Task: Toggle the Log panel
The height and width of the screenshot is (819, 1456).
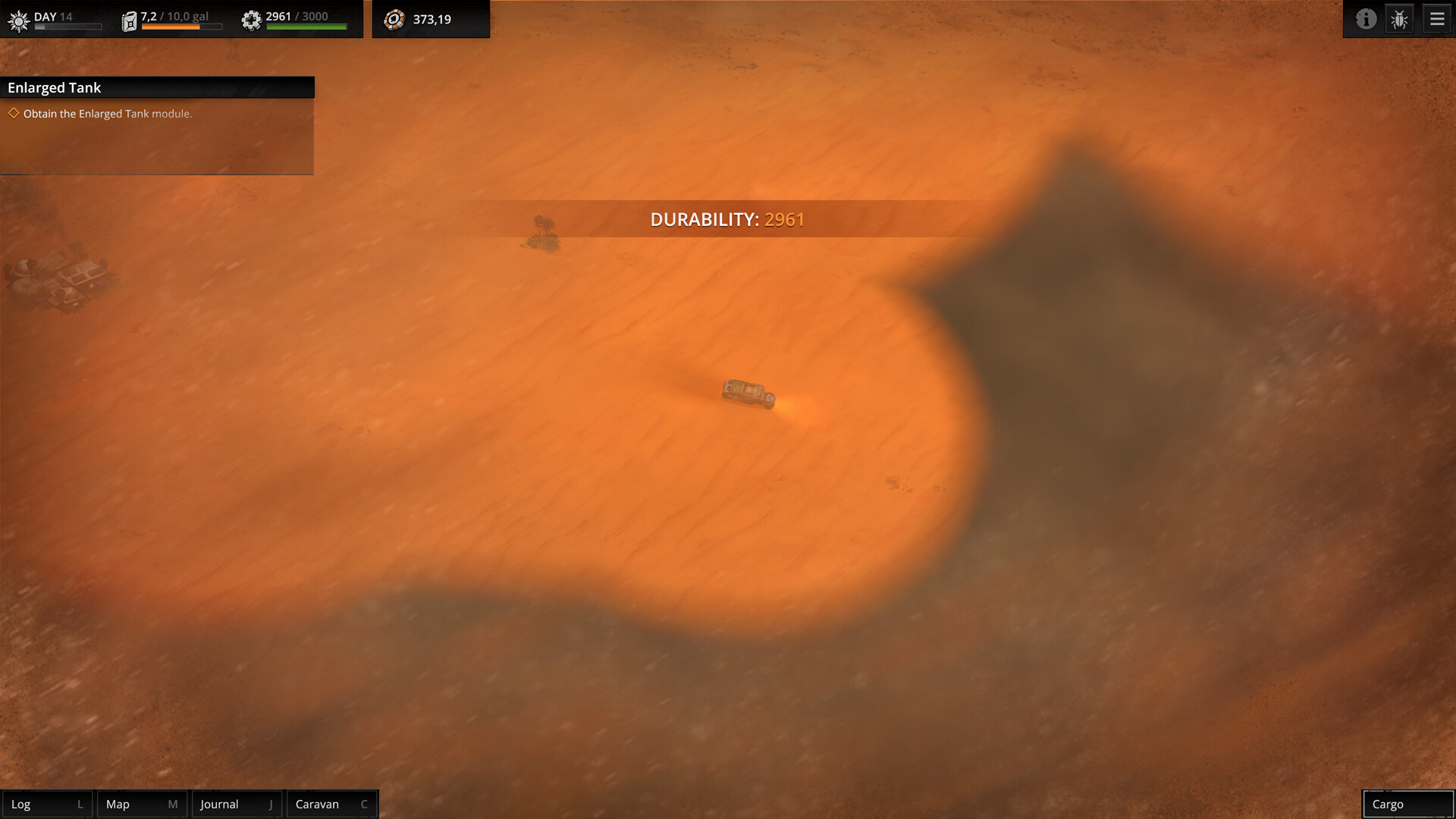Action: (x=47, y=804)
